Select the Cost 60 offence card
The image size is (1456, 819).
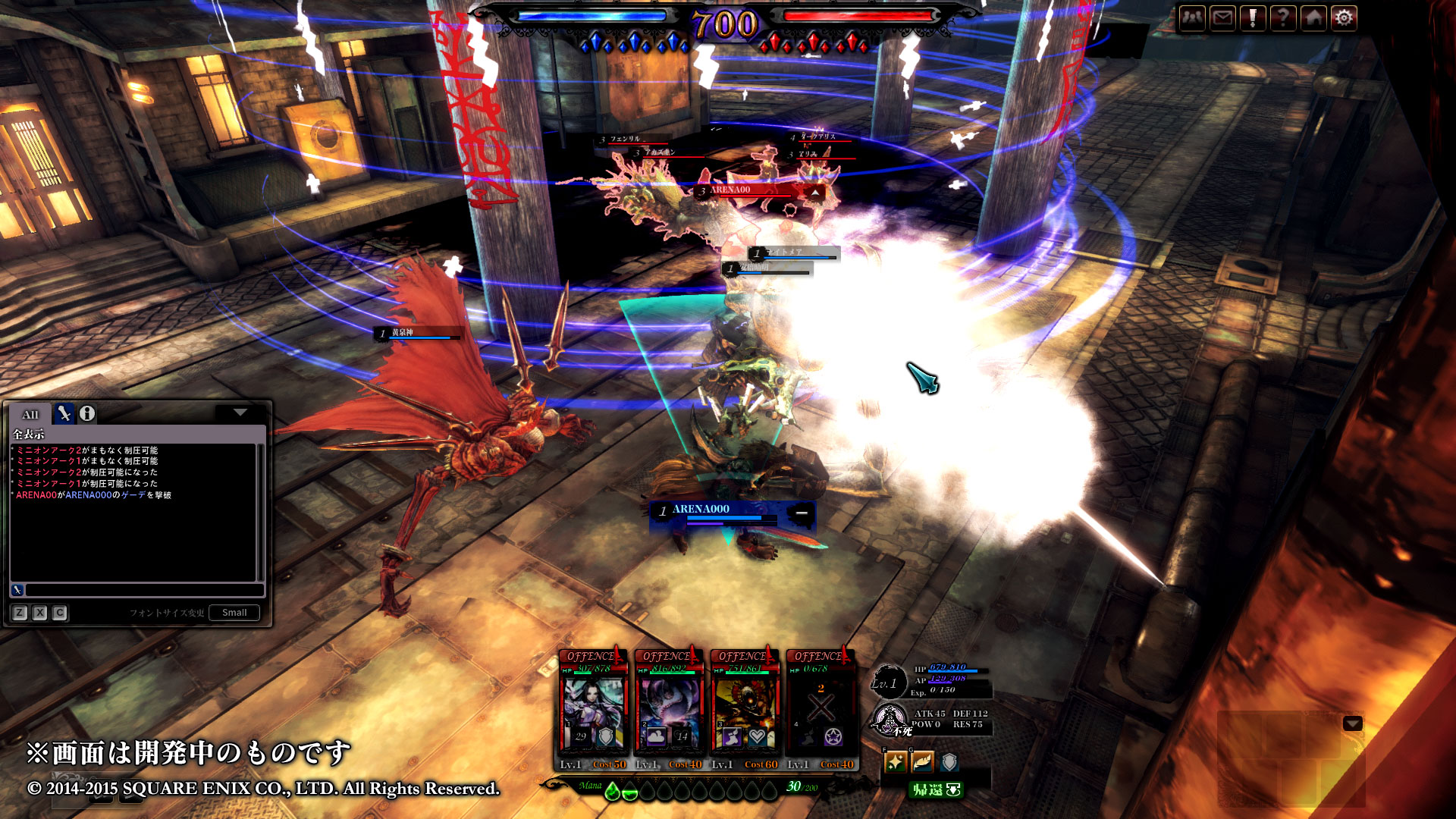(x=745, y=709)
